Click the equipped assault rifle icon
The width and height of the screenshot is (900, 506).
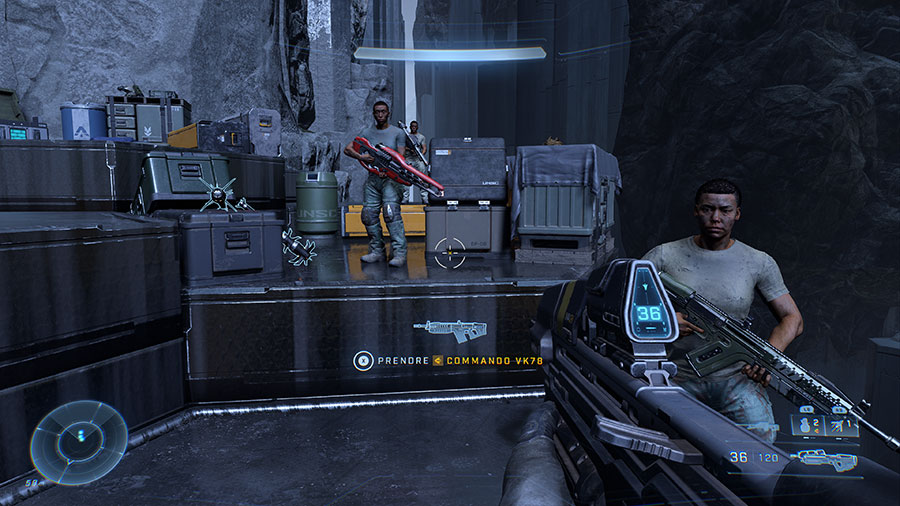pyautogui.click(x=826, y=459)
